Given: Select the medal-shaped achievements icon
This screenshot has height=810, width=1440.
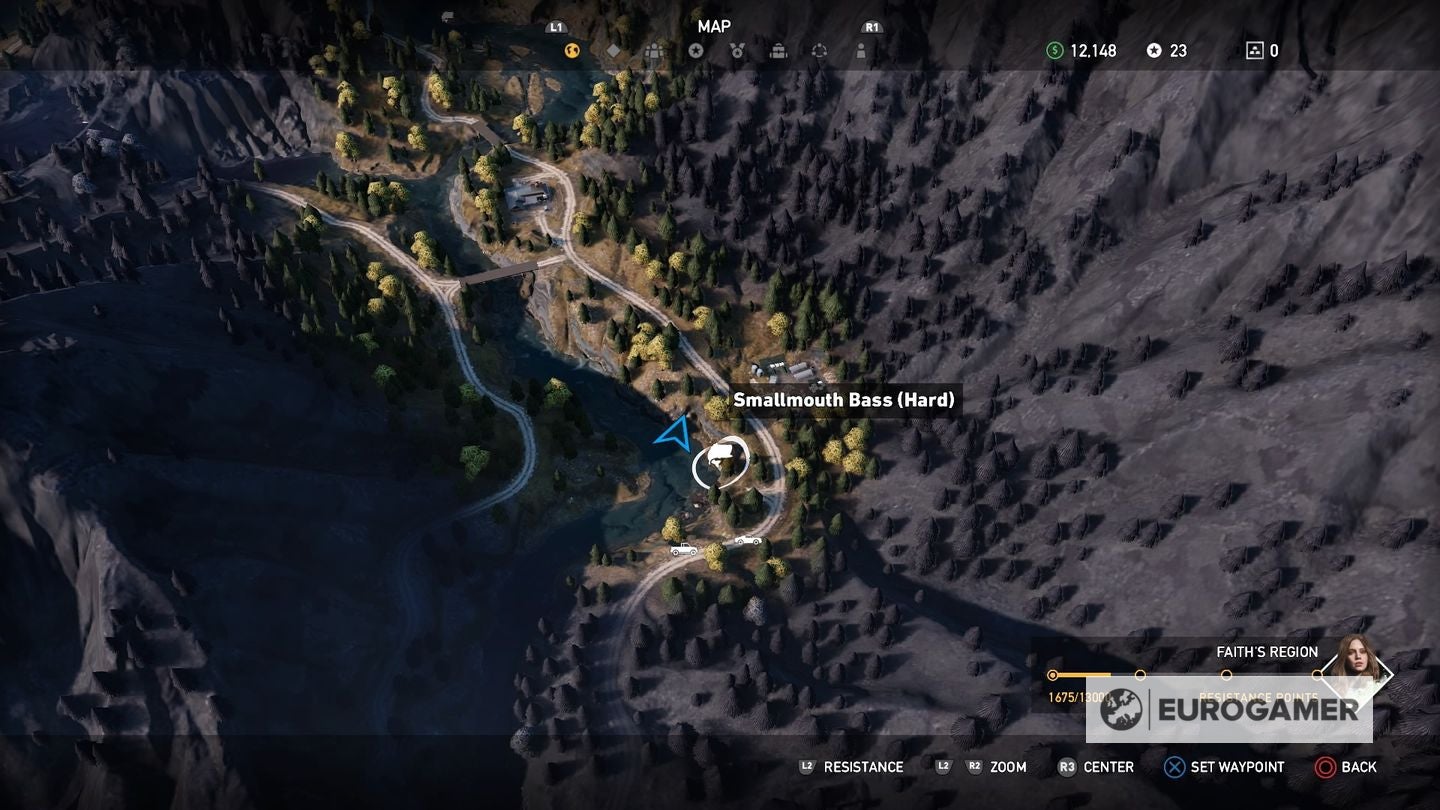Looking at the screenshot, I should 738,50.
